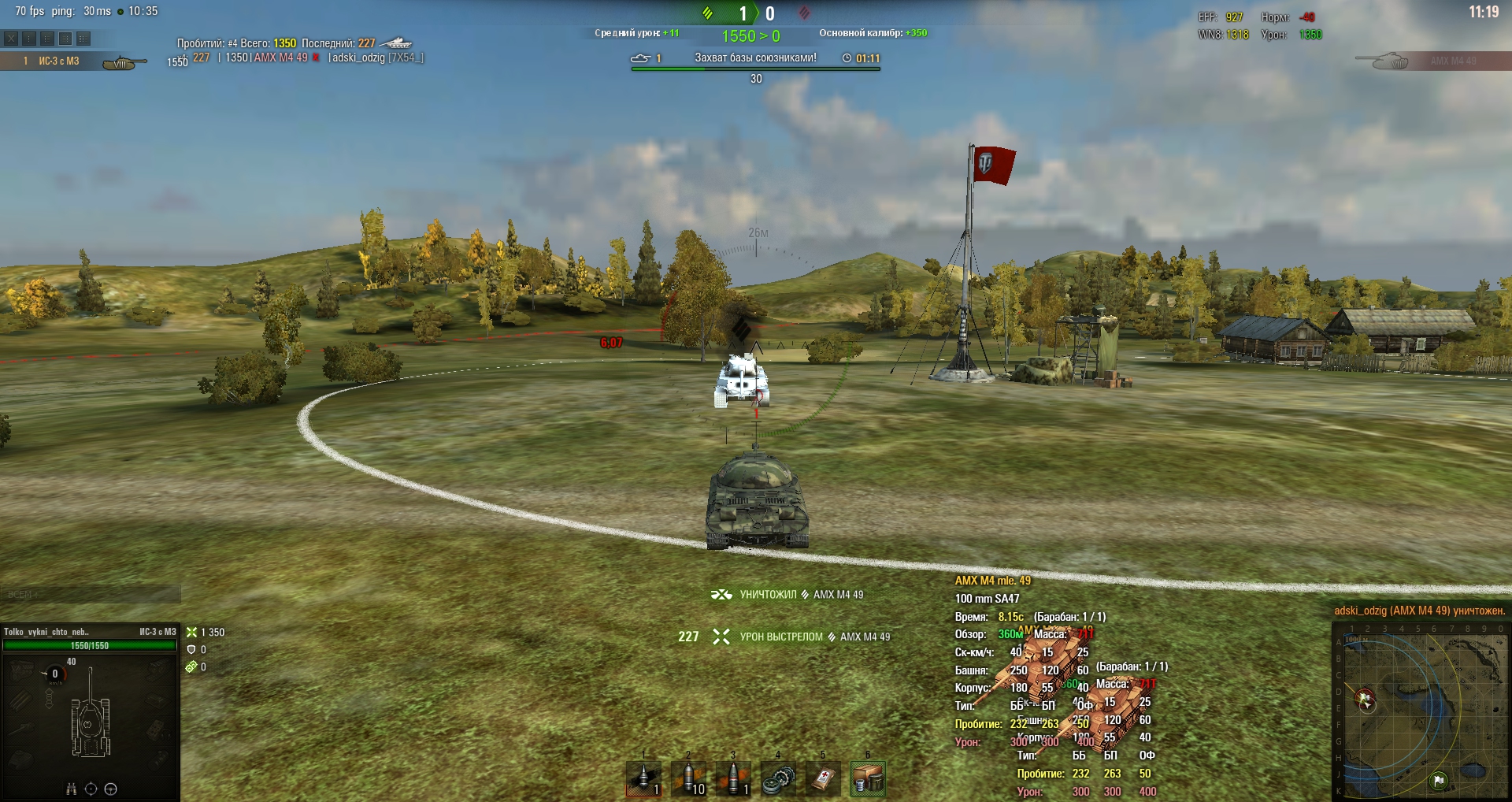This screenshot has width=1512, height=802.
Task: Use the repair kit consumable
Action: click(778, 778)
